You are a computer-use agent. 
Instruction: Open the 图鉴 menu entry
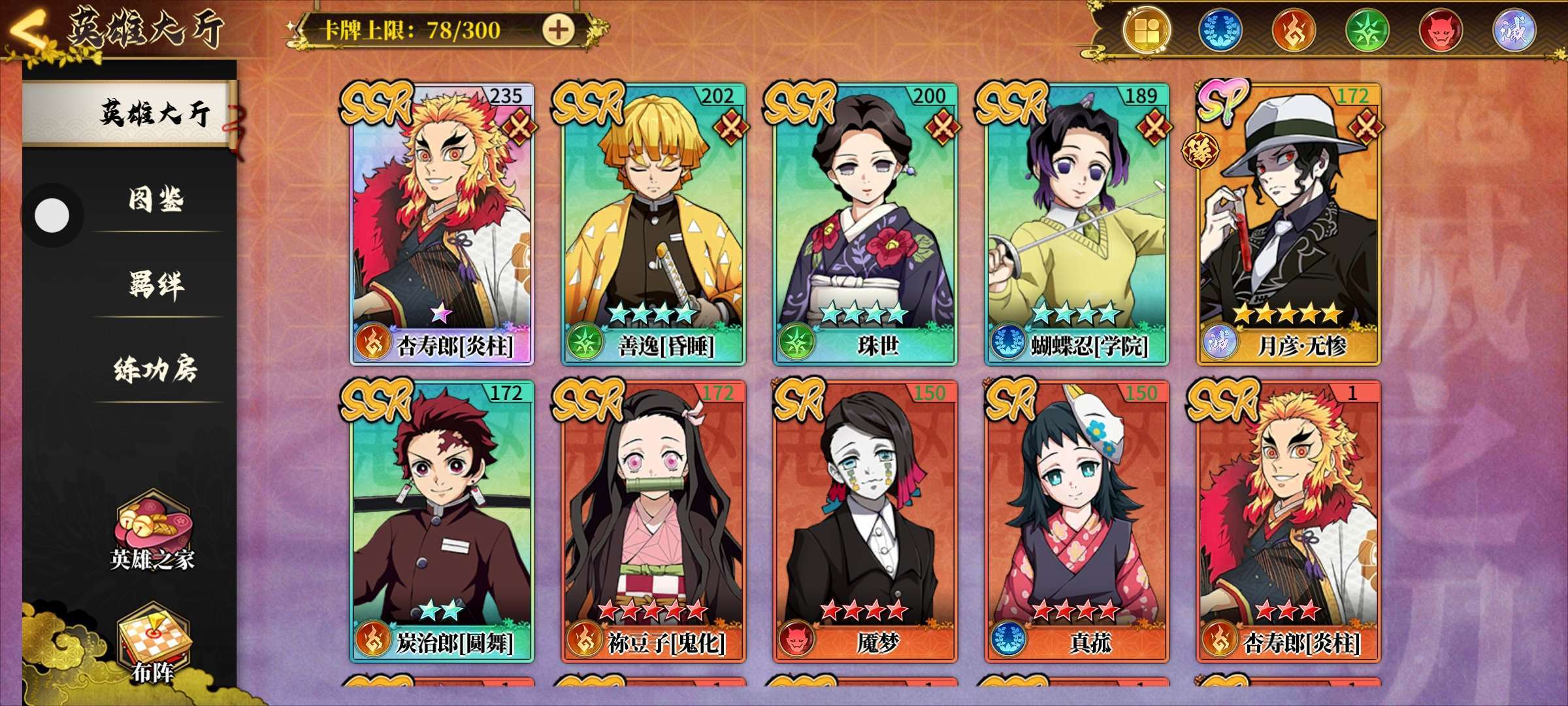(x=155, y=199)
